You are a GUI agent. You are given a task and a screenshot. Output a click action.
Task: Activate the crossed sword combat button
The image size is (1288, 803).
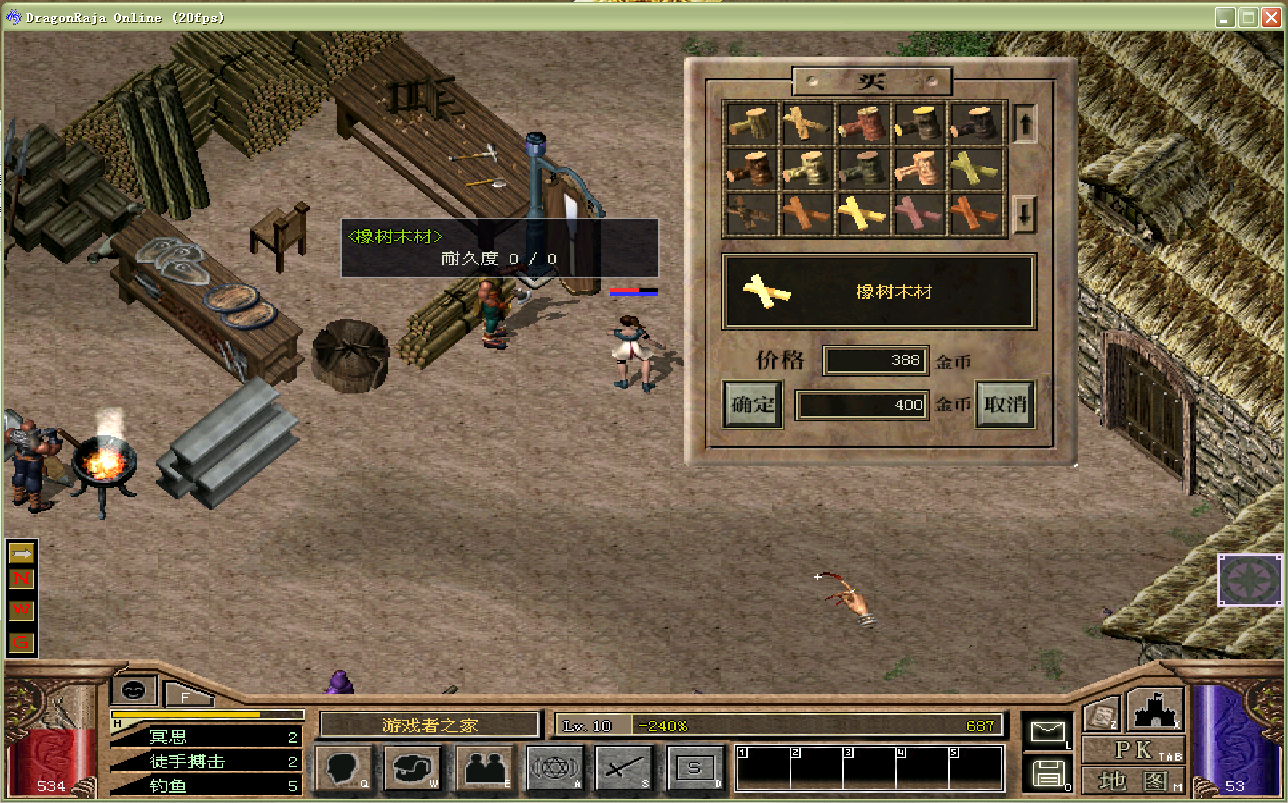click(x=625, y=769)
